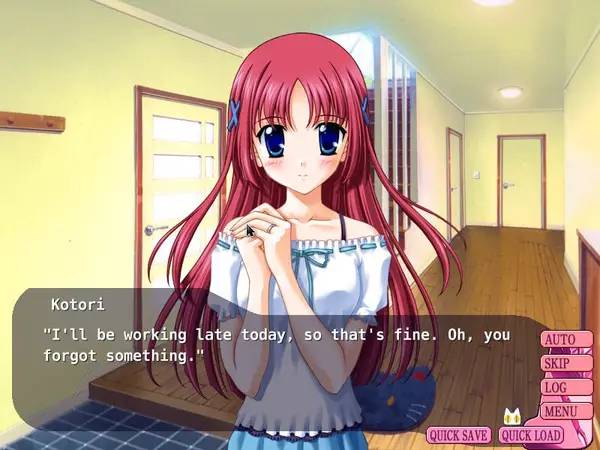Advance Kotori's dialogue text box
The width and height of the screenshot is (600, 450).
coord(270,345)
